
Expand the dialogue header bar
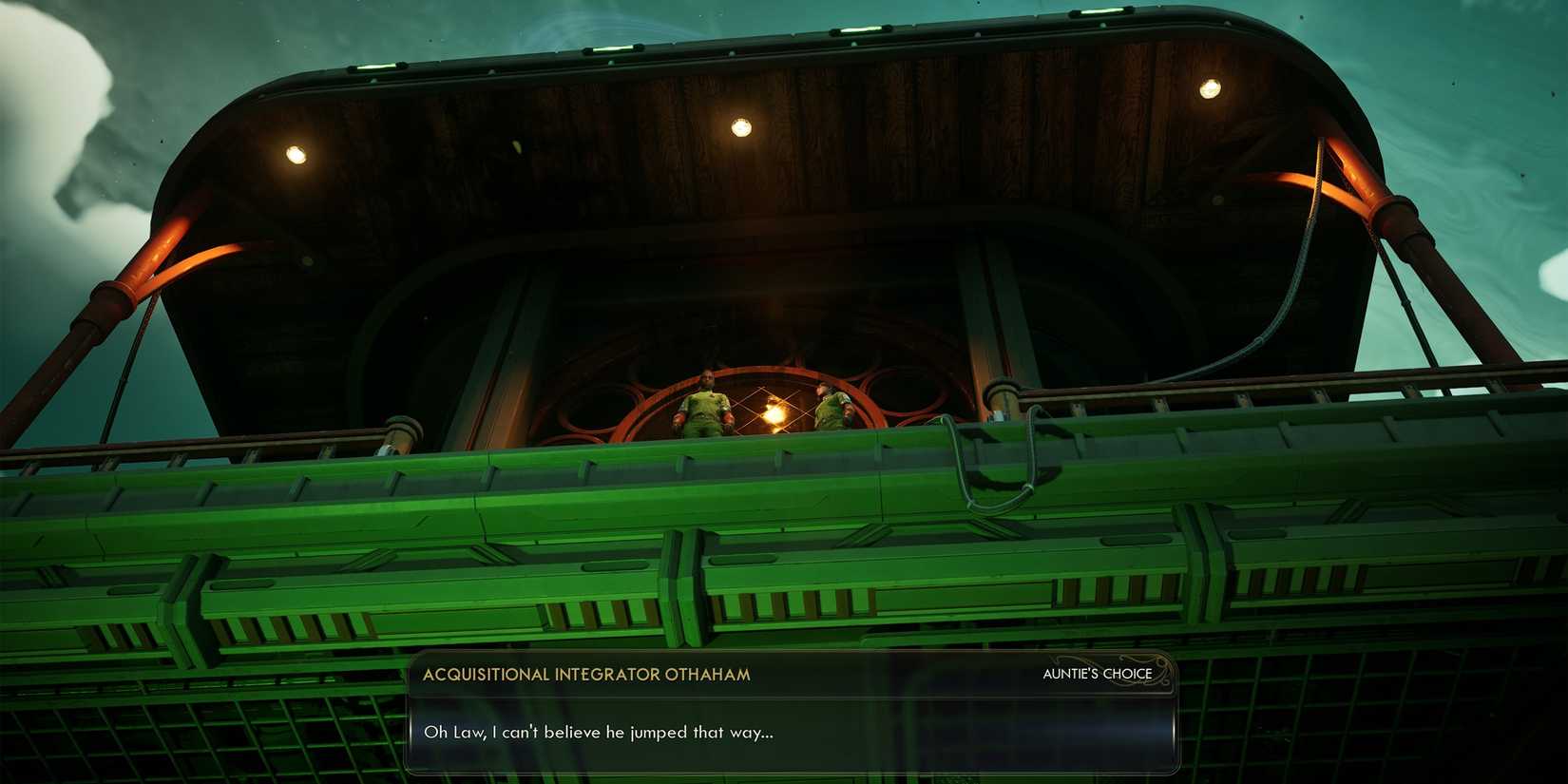[x=789, y=673]
